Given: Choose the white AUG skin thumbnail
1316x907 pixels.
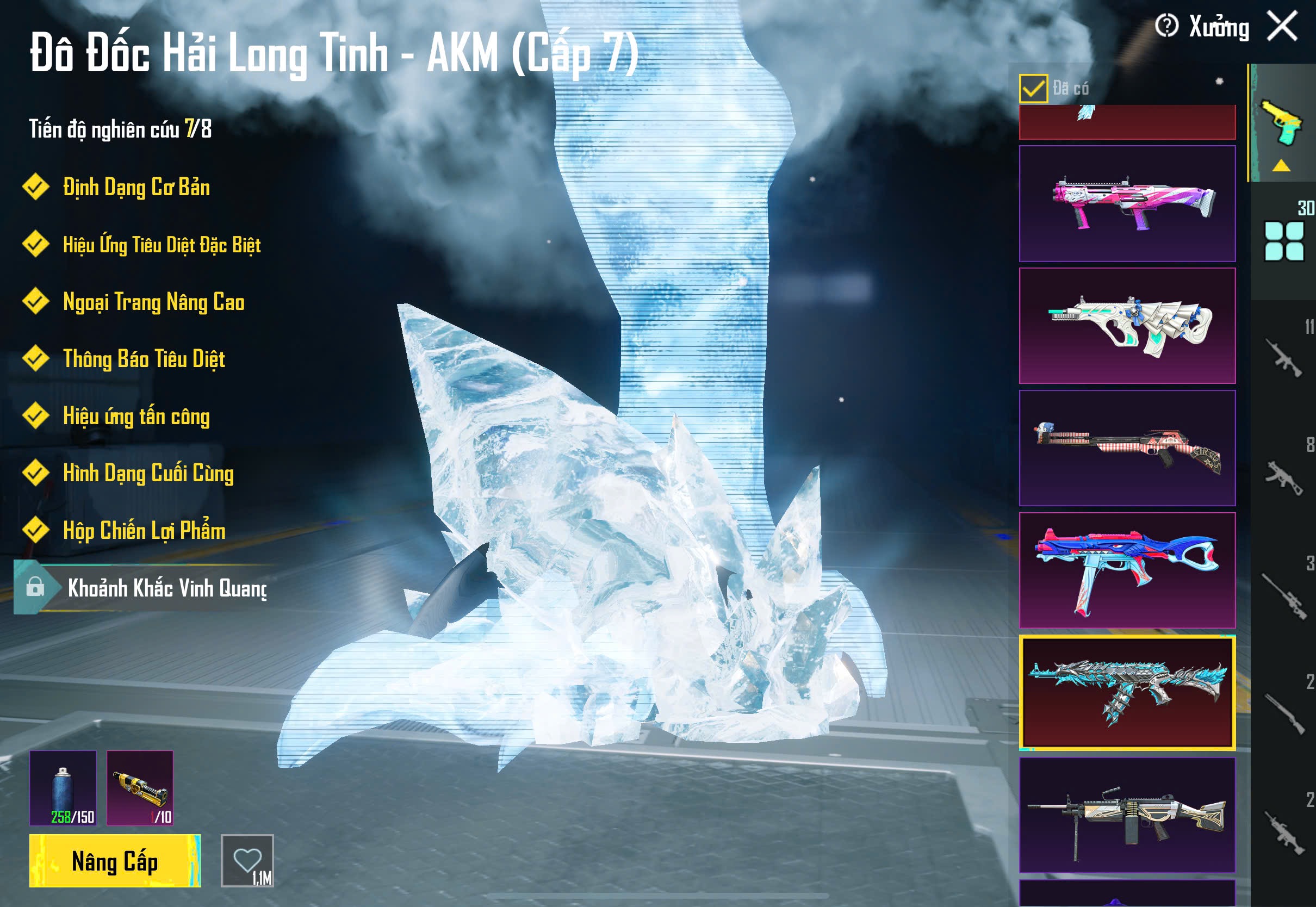Looking at the screenshot, I should pyautogui.click(x=1127, y=326).
